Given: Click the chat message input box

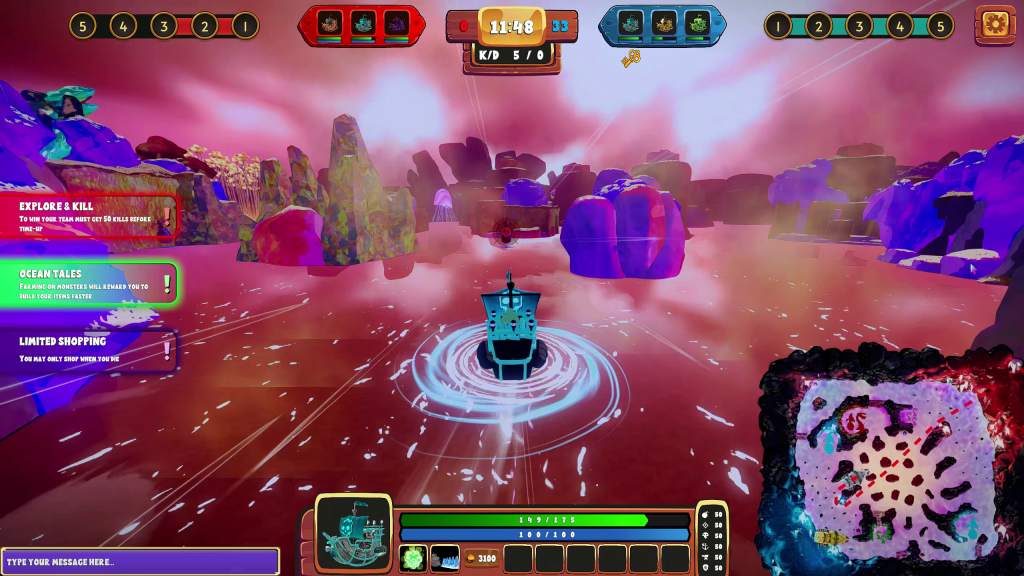Looking at the screenshot, I should (140, 561).
